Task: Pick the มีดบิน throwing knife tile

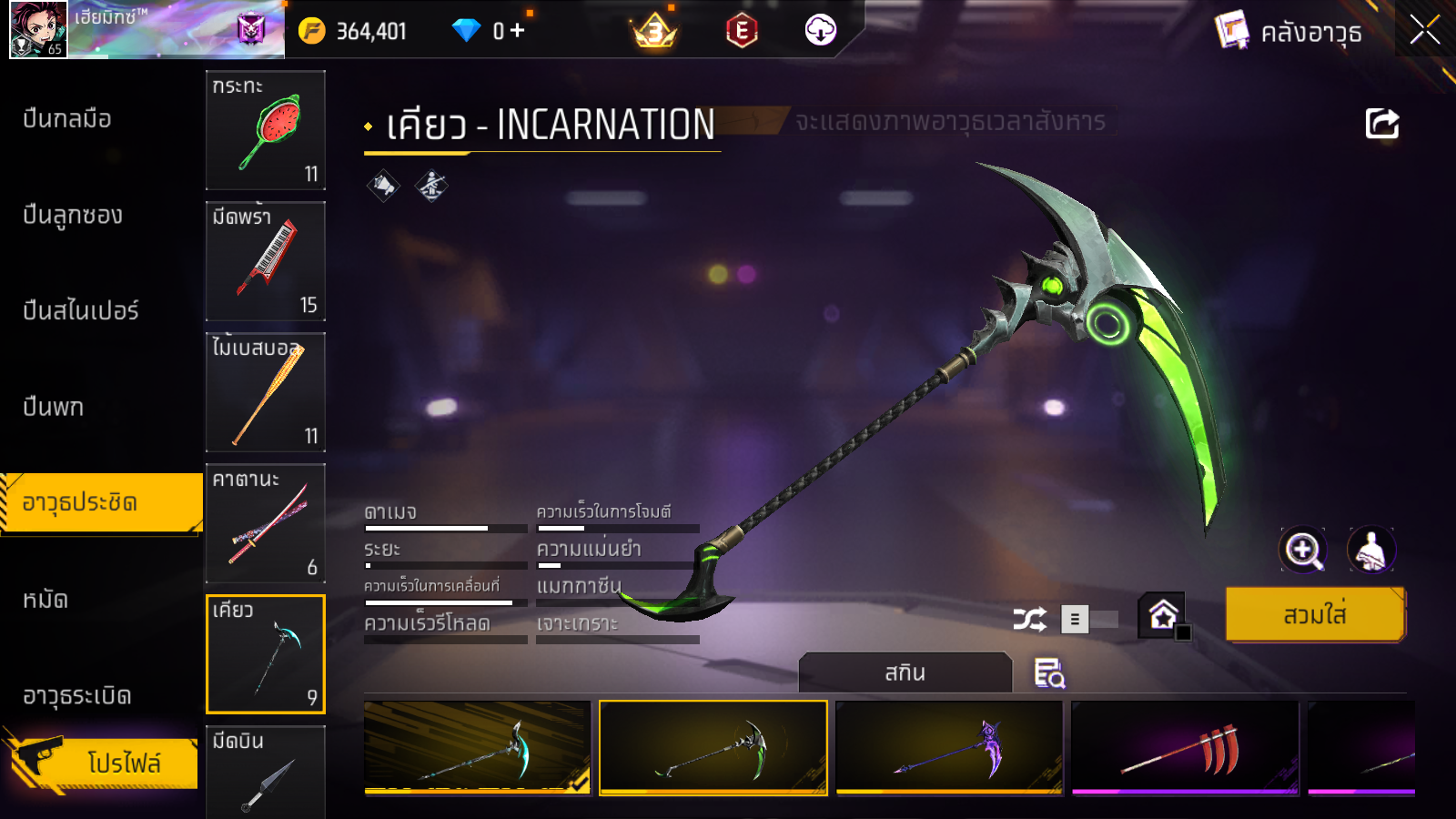Action: coord(266,772)
